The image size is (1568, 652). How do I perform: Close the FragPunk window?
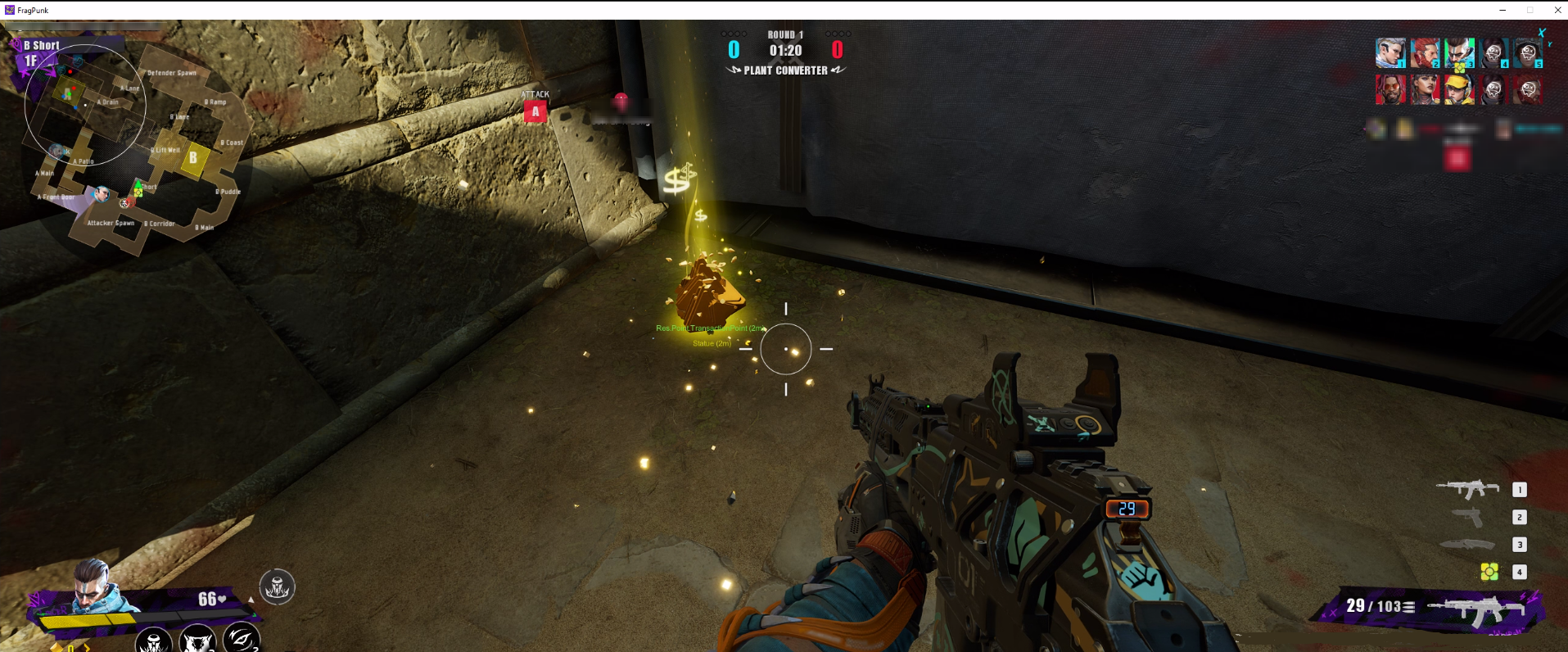point(1557,10)
